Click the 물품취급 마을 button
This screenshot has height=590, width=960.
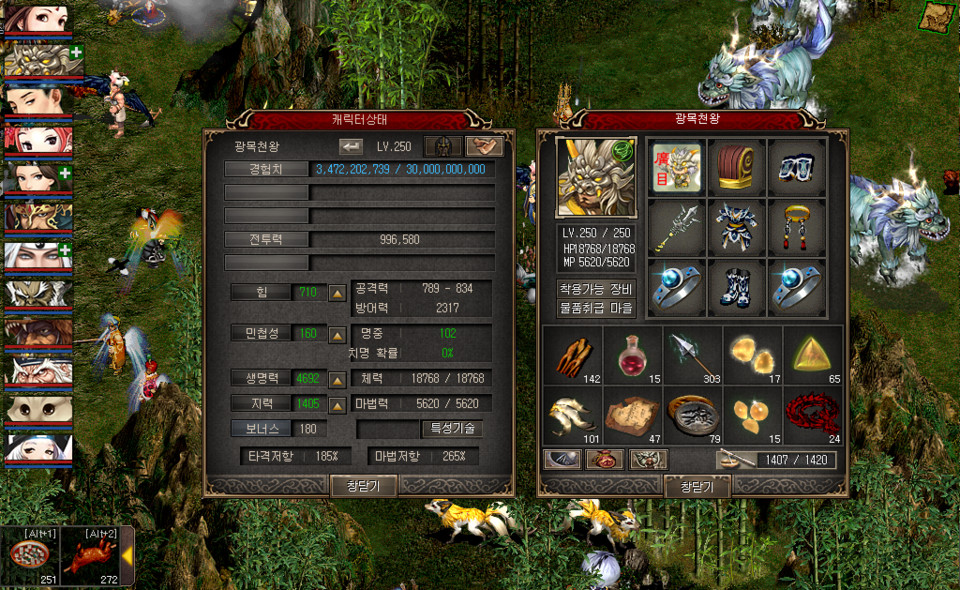point(597,309)
